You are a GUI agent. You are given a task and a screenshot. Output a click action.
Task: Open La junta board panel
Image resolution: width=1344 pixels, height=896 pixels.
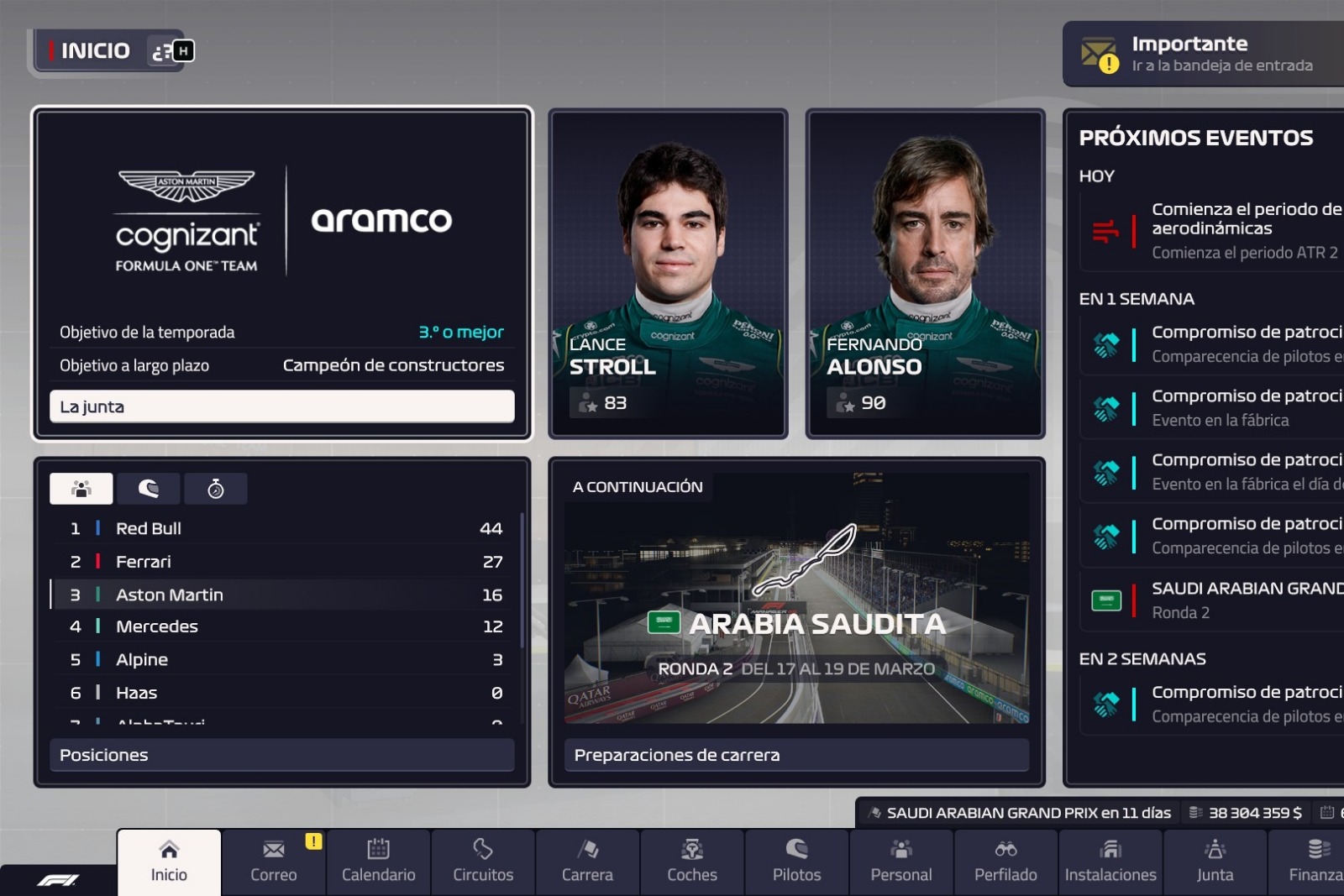click(x=281, y=406)
